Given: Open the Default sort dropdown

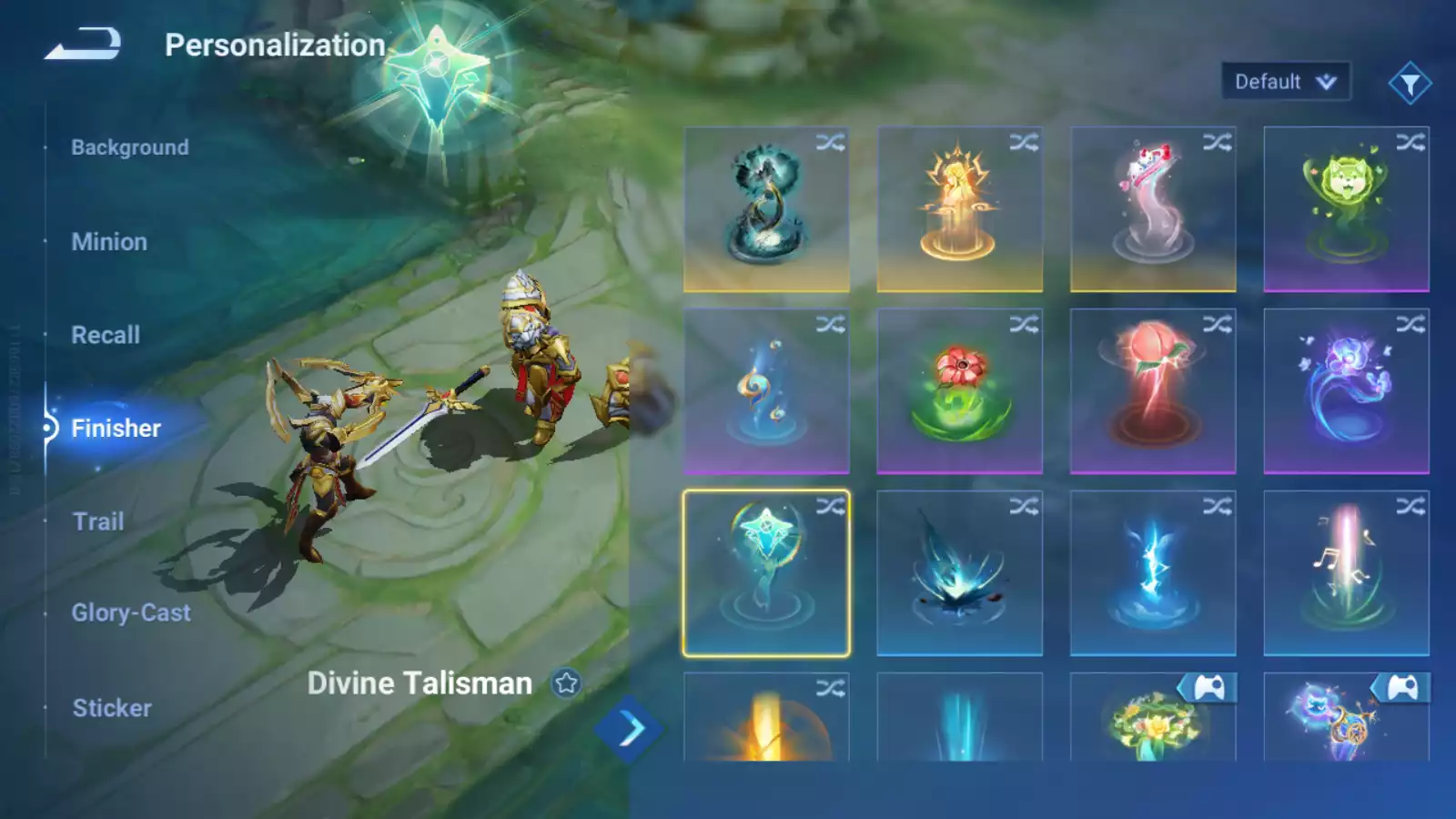Looking at the screenshot, I should click(1285, 82).
